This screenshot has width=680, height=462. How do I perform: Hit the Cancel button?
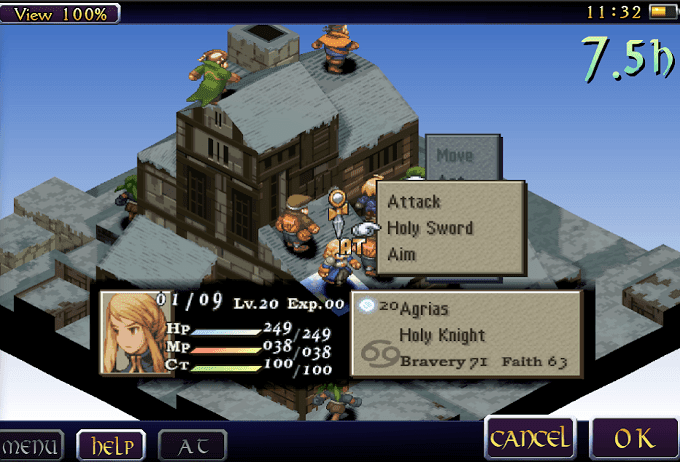pos(529,438)
